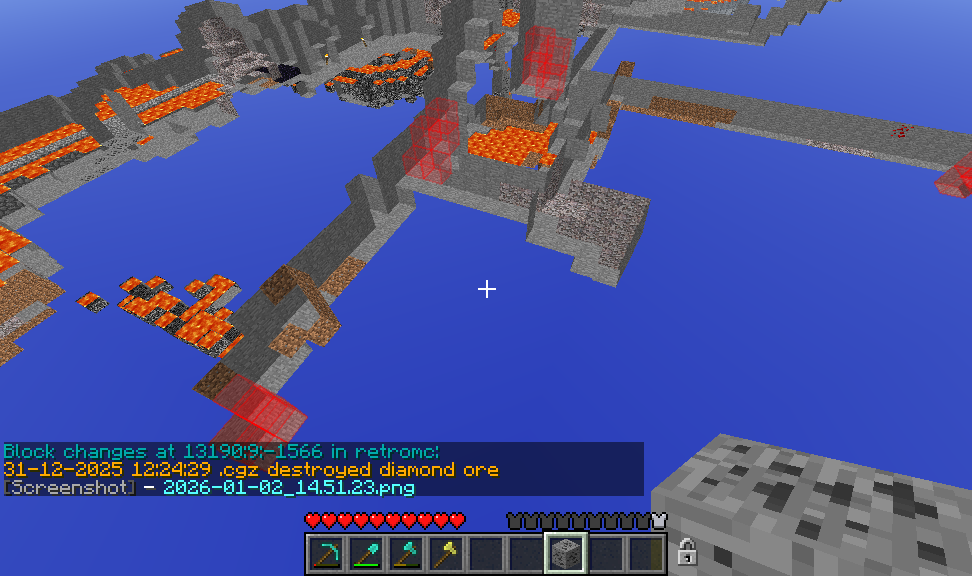The image size is (972, 576).
Task: Choose the diamond axe in the hotbar
Action: click(405, 553)
